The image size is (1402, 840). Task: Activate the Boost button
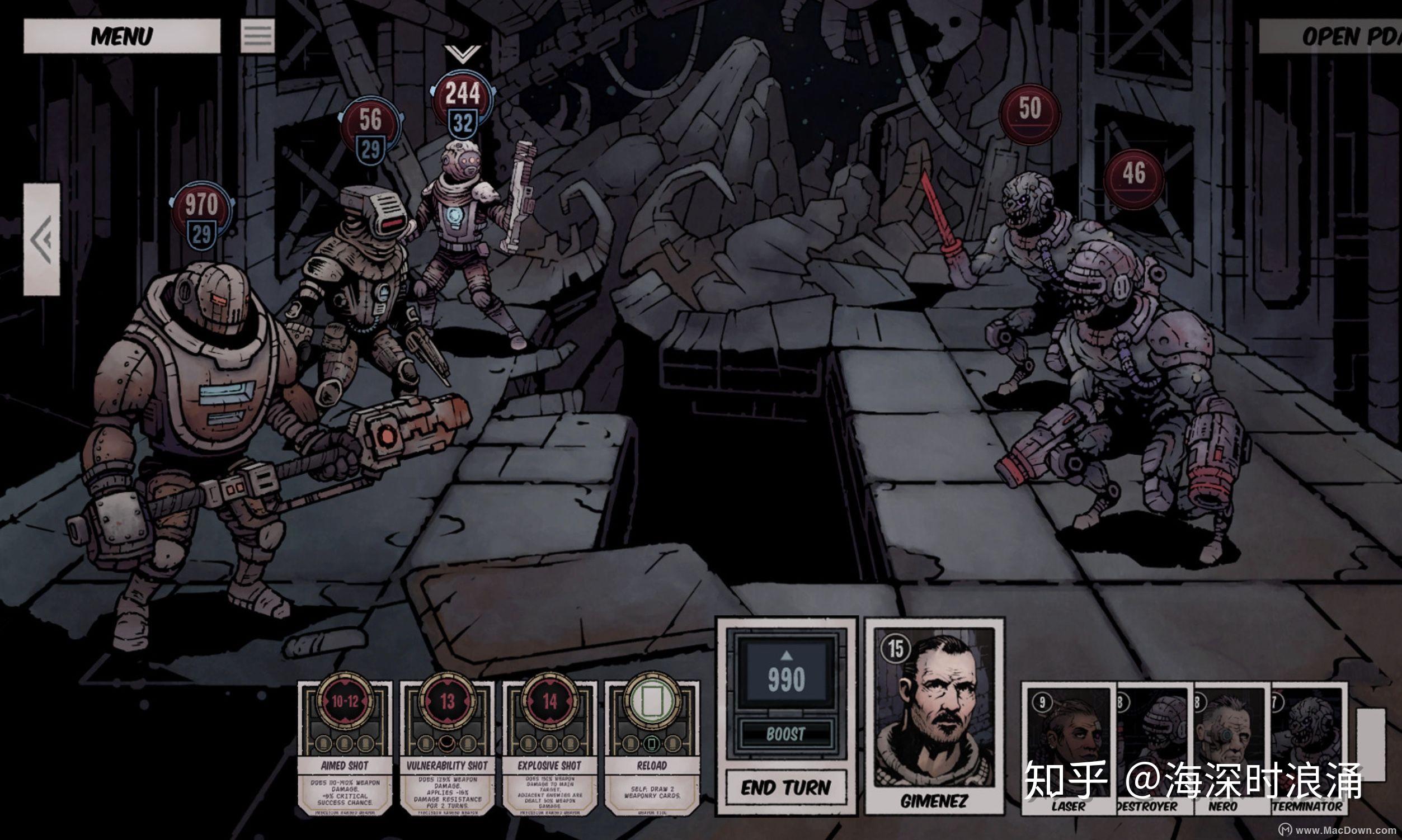click(786, 734)
